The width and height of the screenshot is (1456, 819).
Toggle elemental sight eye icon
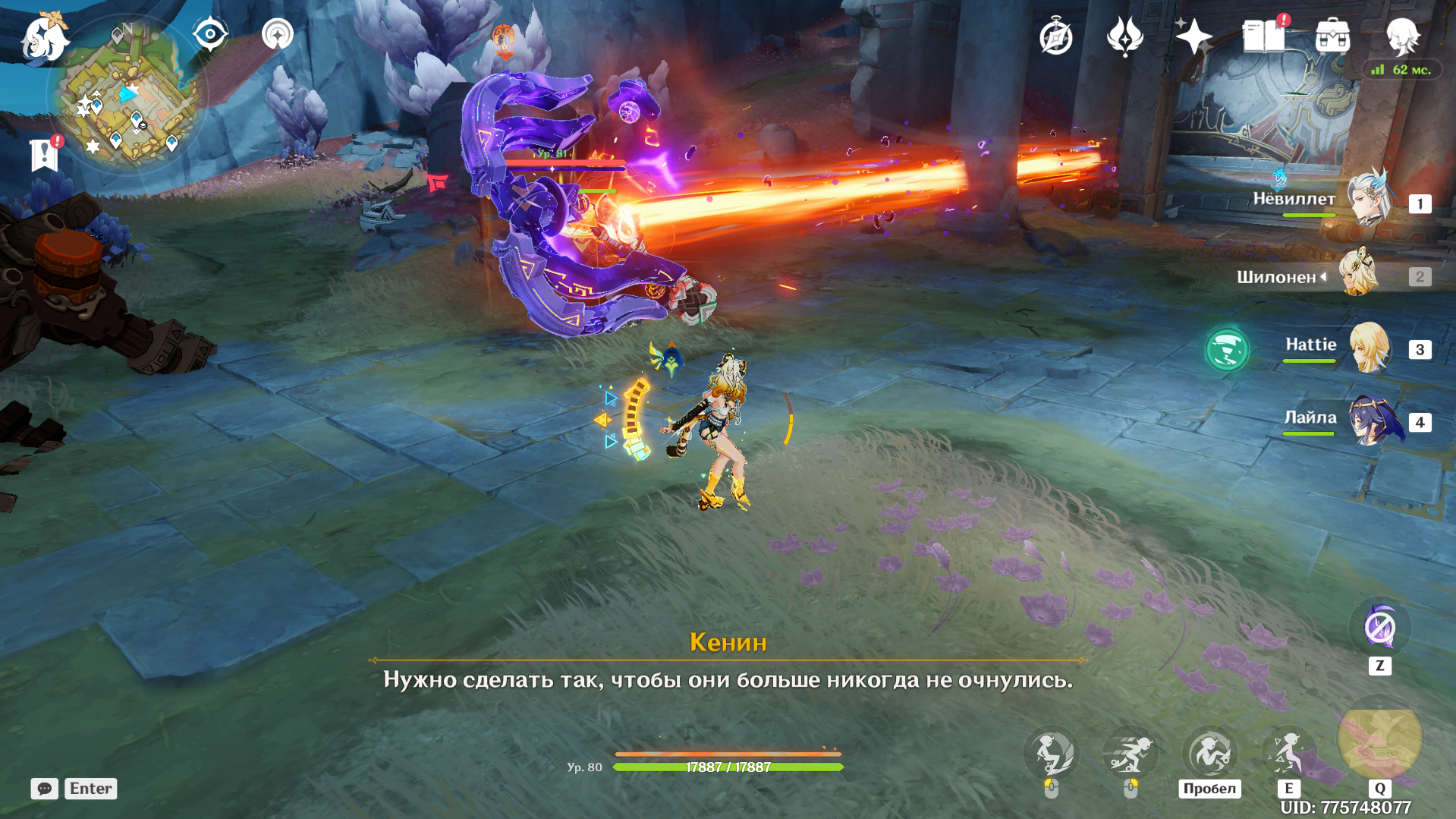pos(210,35)
